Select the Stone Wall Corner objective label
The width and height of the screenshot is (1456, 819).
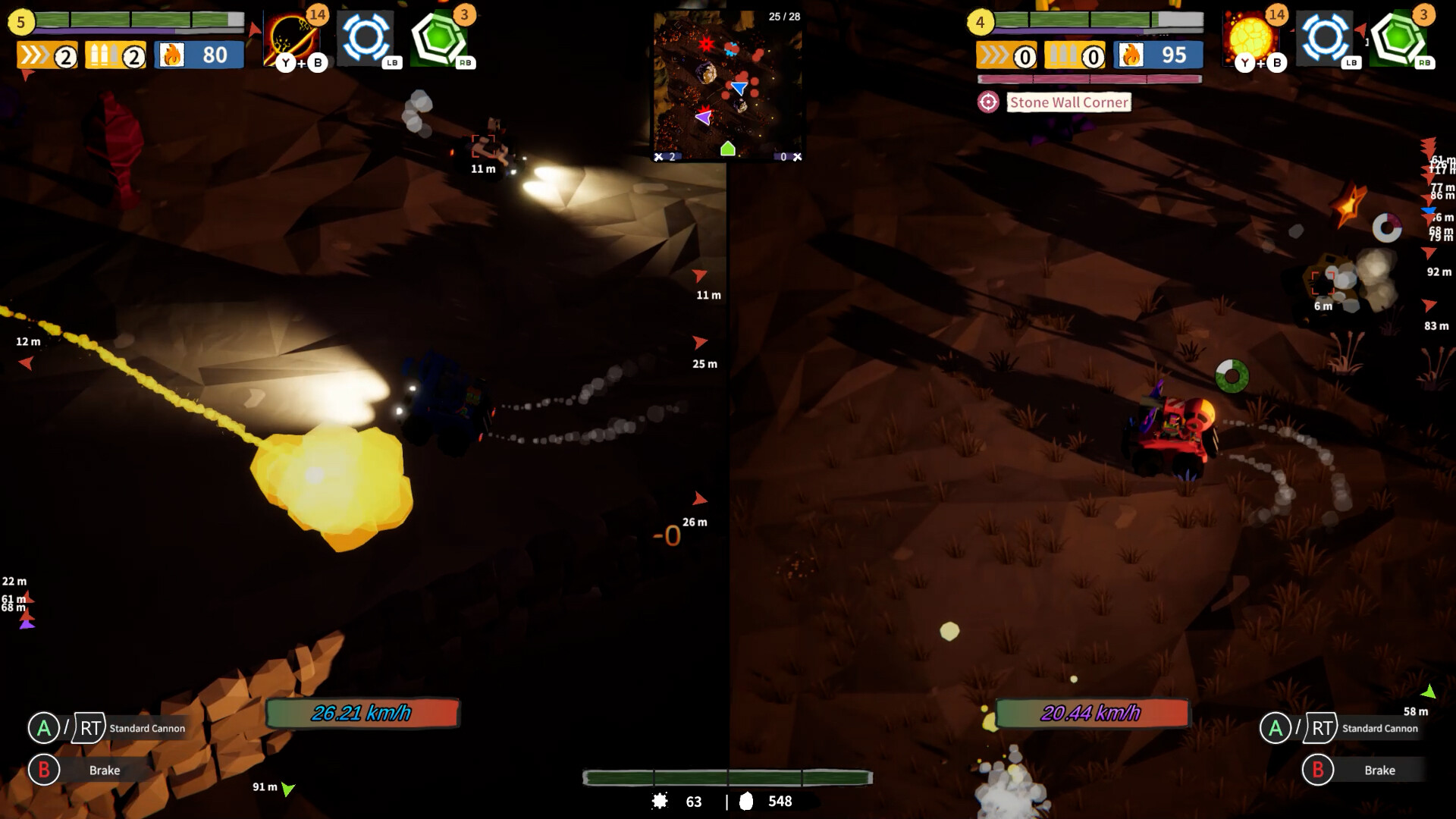[x=1068, y=102]
